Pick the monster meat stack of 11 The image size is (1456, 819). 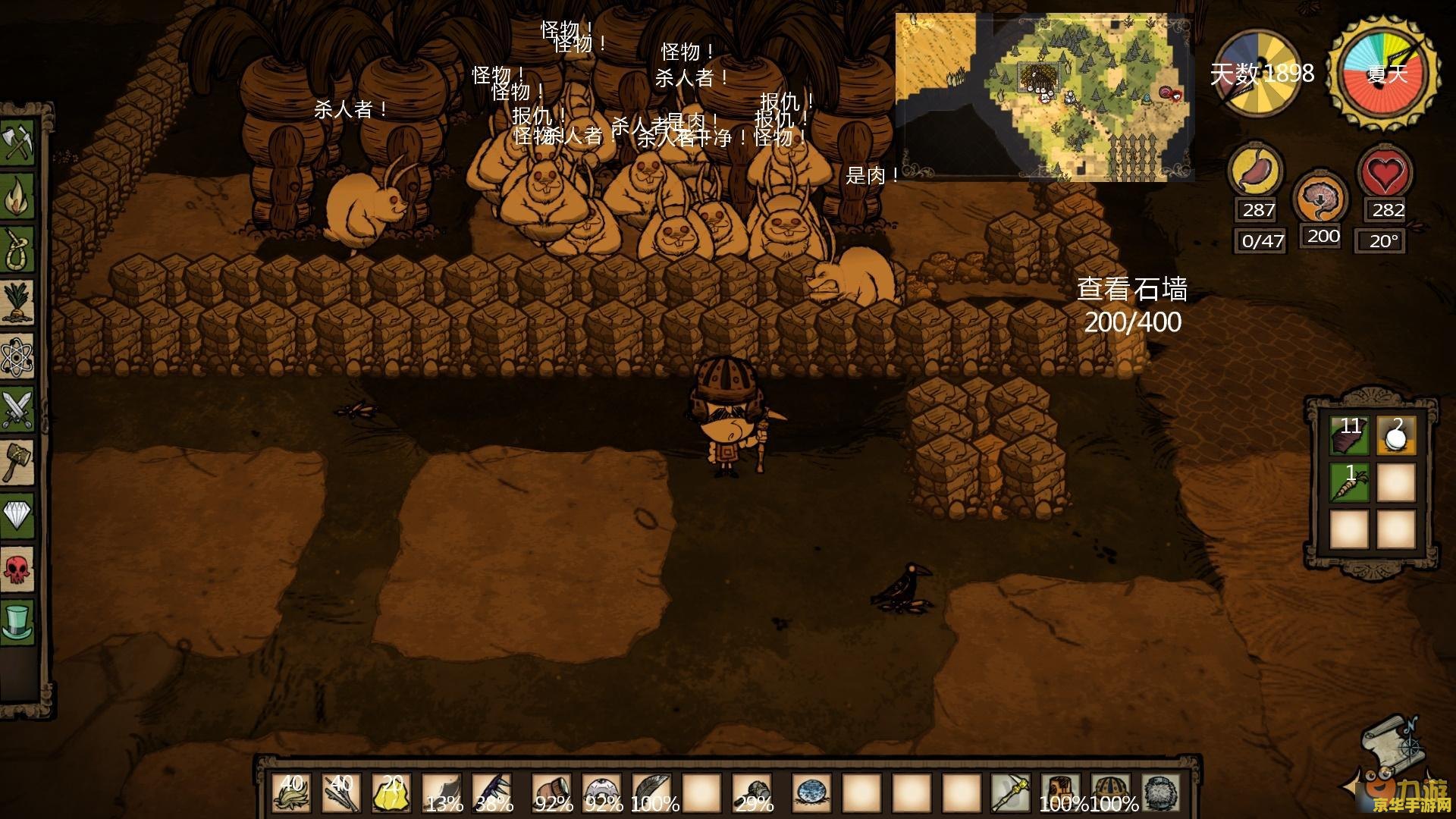coord(1350,435)
